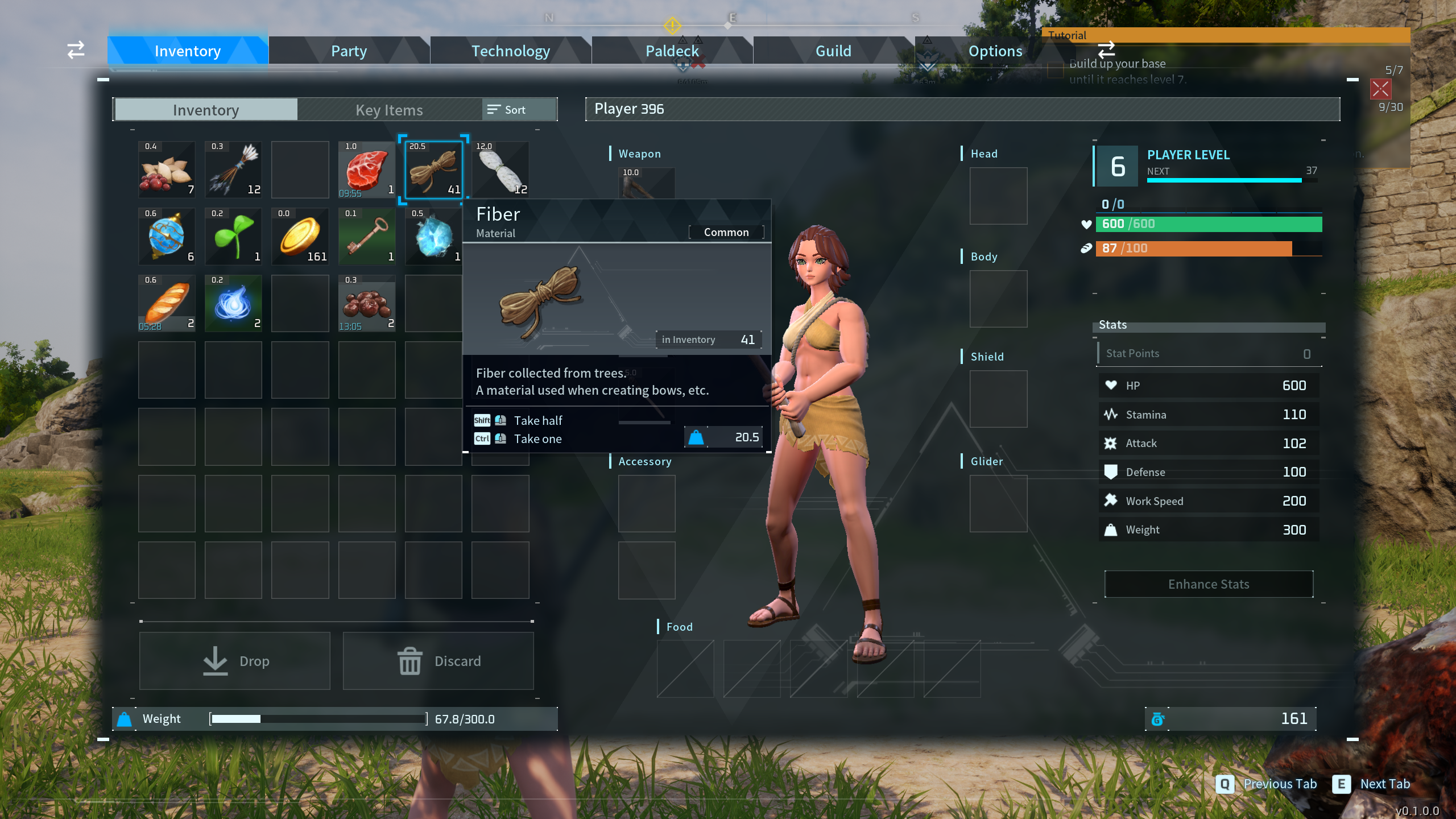Select the blue Pal Sphere stack

click(x=167, y=237)
